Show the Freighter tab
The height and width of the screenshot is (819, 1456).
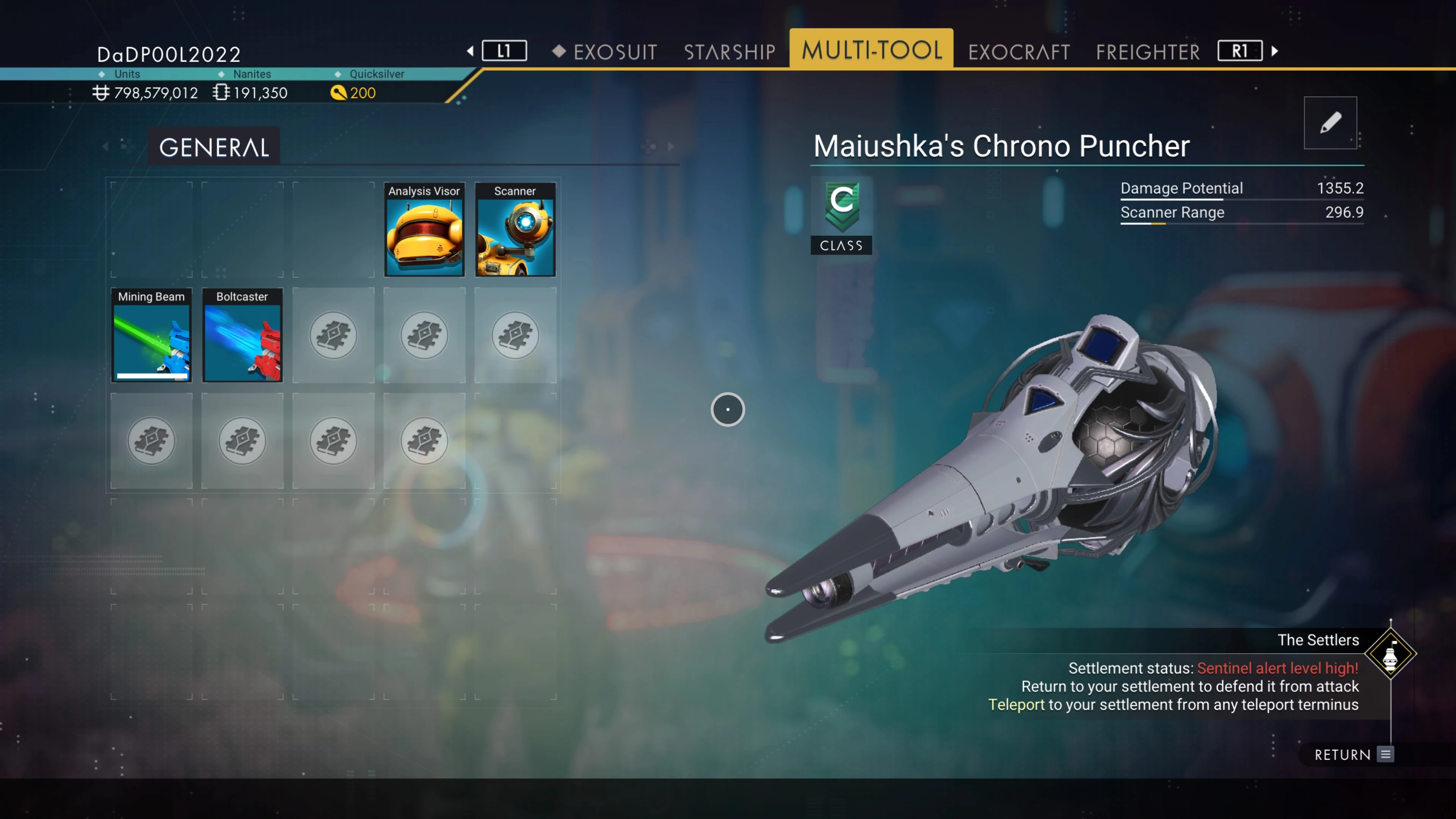tap(1147, 52)
